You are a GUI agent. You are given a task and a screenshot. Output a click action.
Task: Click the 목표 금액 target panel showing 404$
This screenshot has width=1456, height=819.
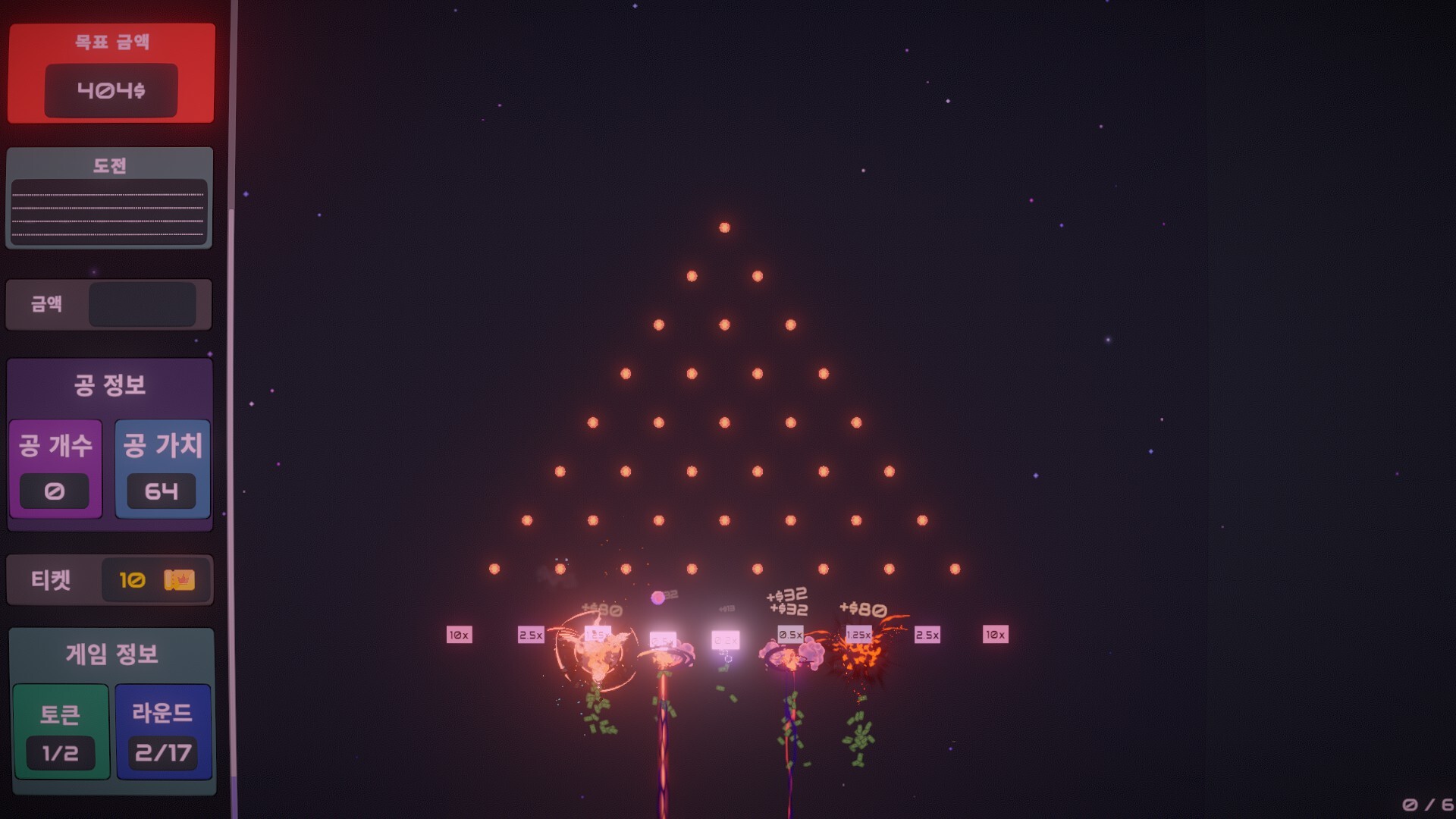[111, 72]
